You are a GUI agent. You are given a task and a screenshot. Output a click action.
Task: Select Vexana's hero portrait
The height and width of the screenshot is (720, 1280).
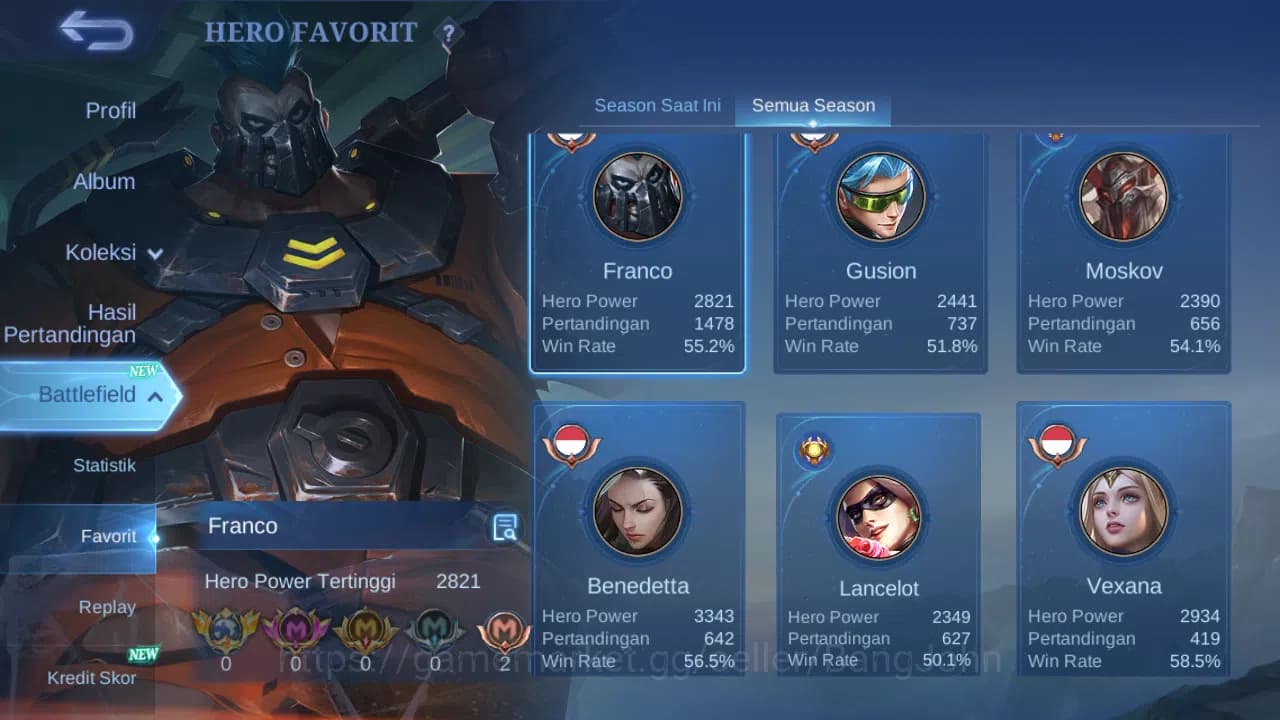(1123, 512)
